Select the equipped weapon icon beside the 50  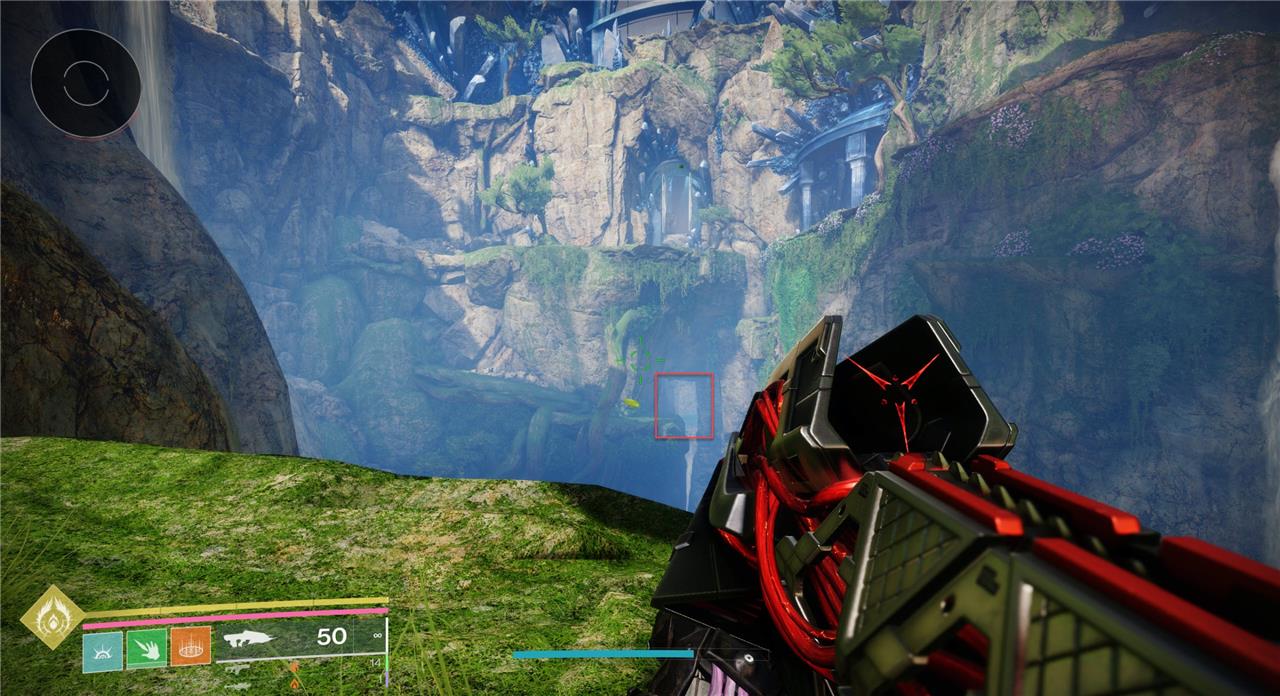253,637
